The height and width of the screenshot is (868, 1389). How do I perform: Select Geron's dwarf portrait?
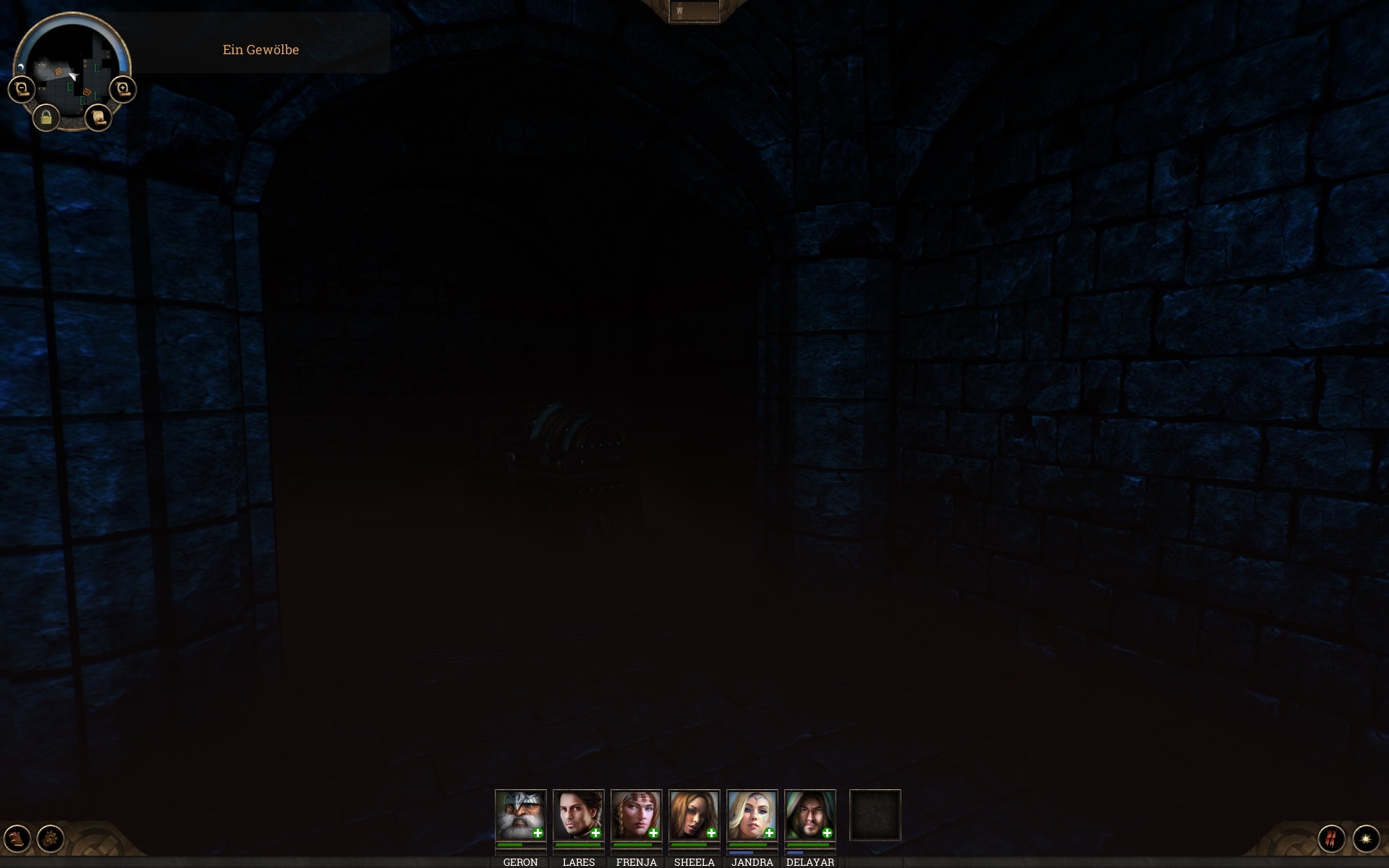pos(520,814)
